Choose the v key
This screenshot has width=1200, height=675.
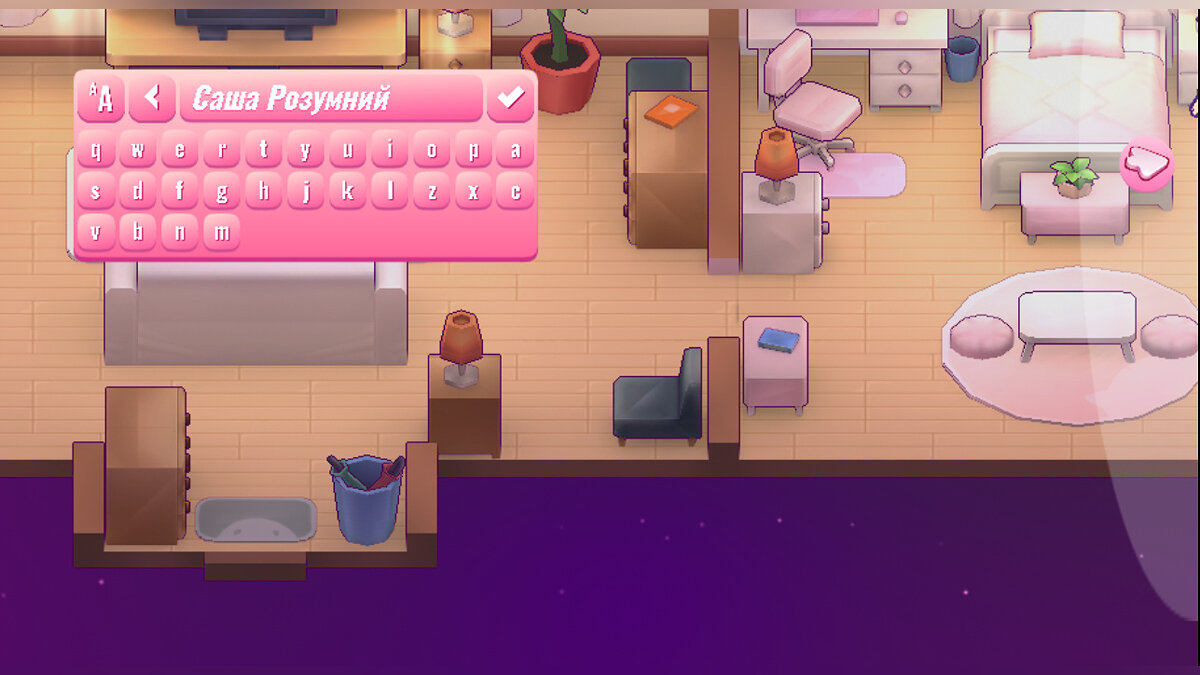tap(96, 233)
